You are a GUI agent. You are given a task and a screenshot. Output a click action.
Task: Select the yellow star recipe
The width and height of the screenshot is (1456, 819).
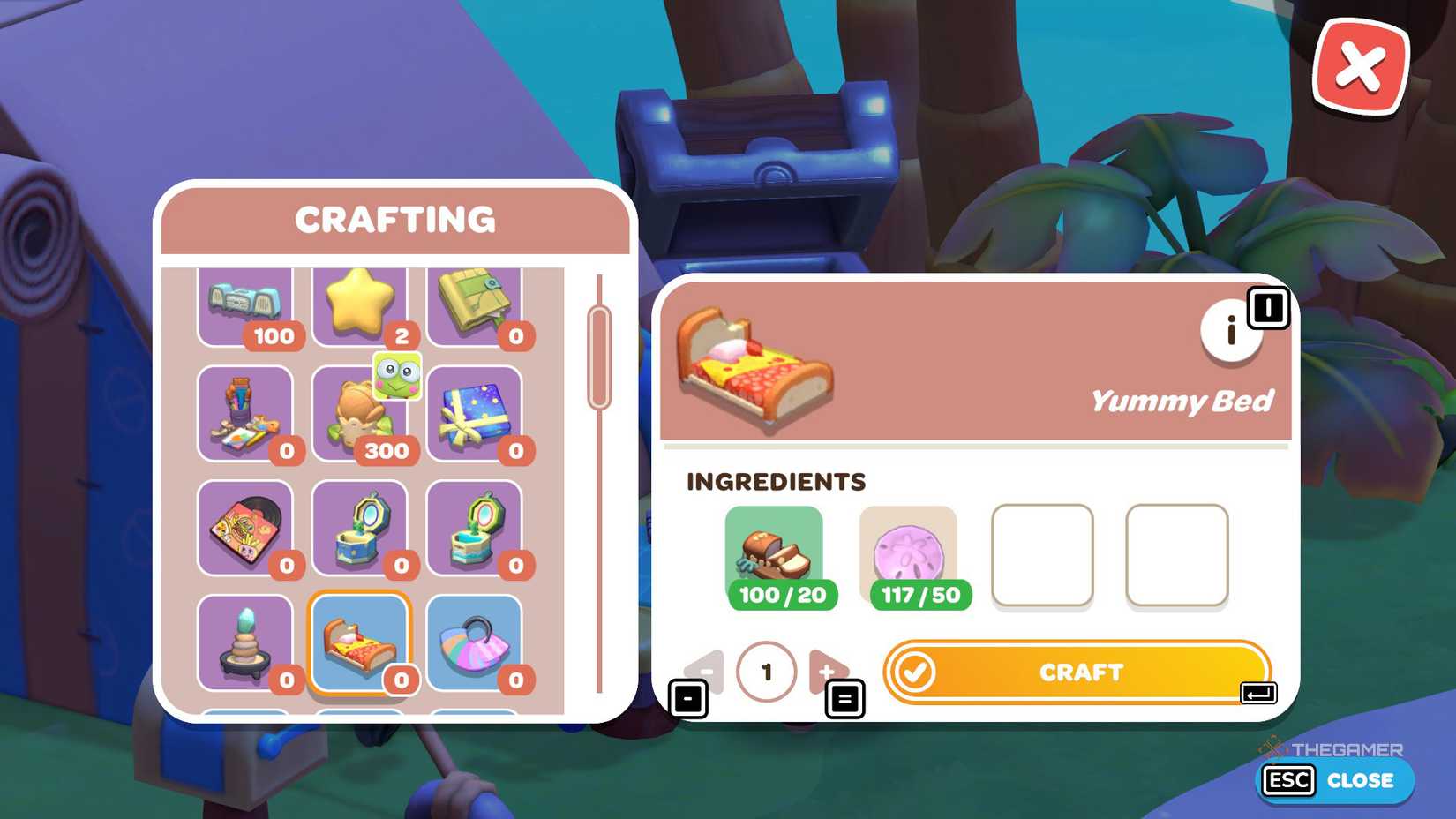point(364,304)
